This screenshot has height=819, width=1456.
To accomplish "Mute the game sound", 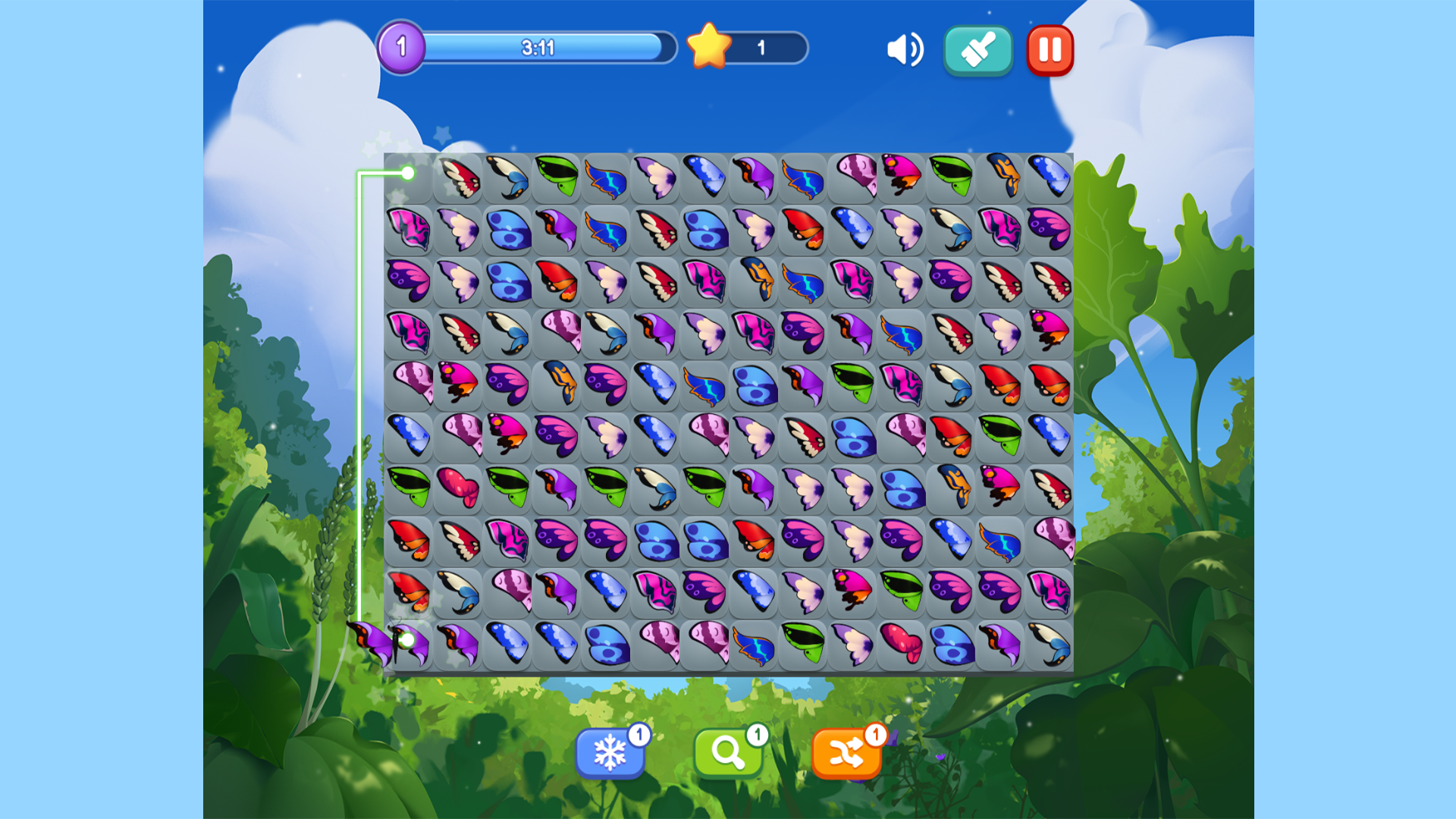I will tap(906, 49).
